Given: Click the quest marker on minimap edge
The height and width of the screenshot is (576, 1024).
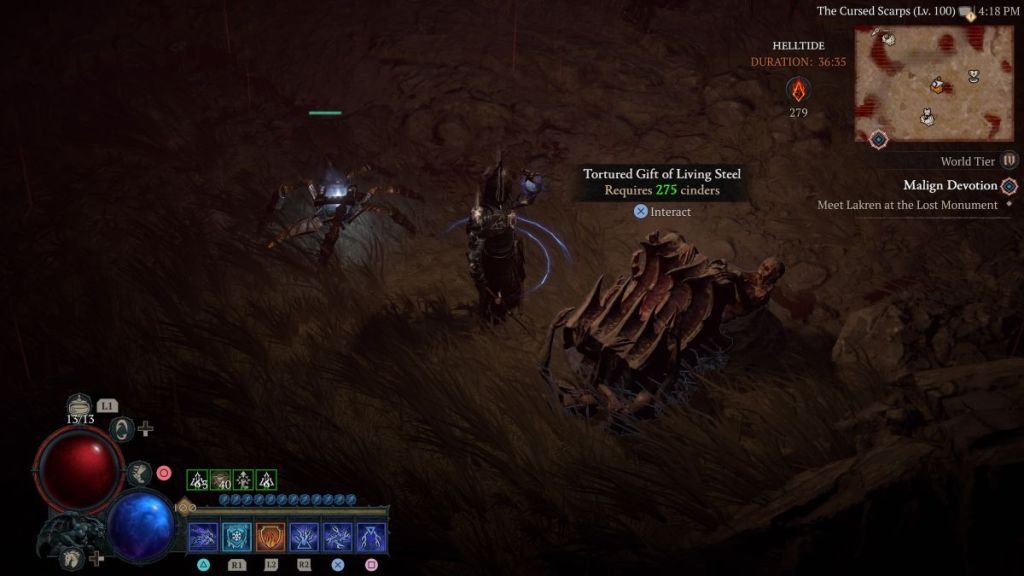Looking at the screenshot, I should click(878, 139).
